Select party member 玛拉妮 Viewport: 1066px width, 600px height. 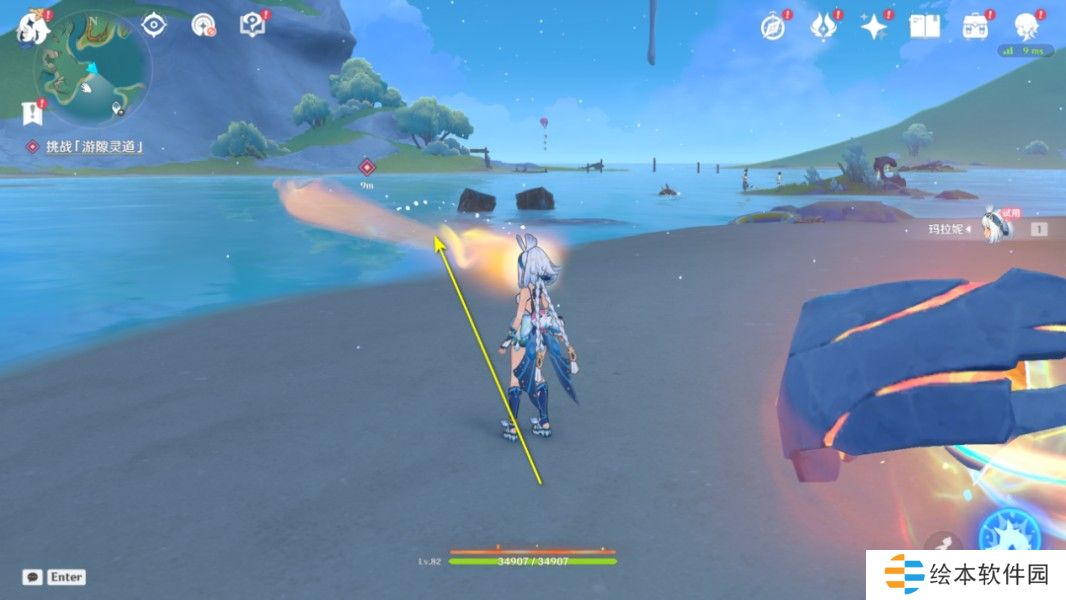click(x=996, y=228)
